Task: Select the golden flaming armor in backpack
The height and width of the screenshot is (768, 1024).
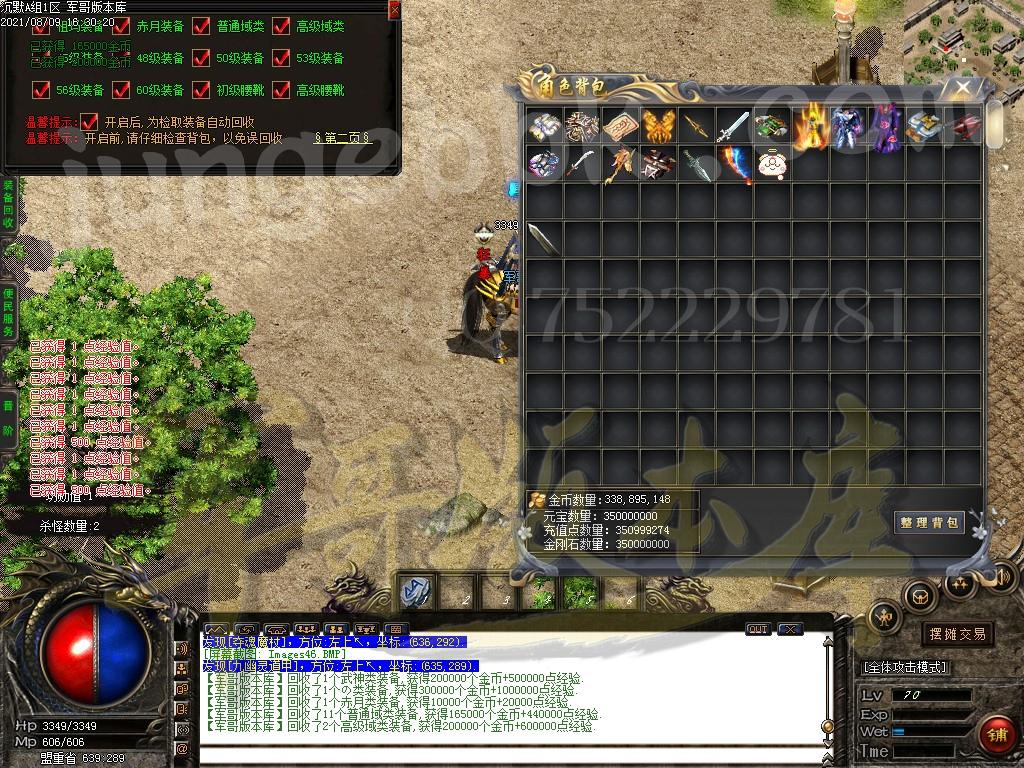Action: point(810,127)
